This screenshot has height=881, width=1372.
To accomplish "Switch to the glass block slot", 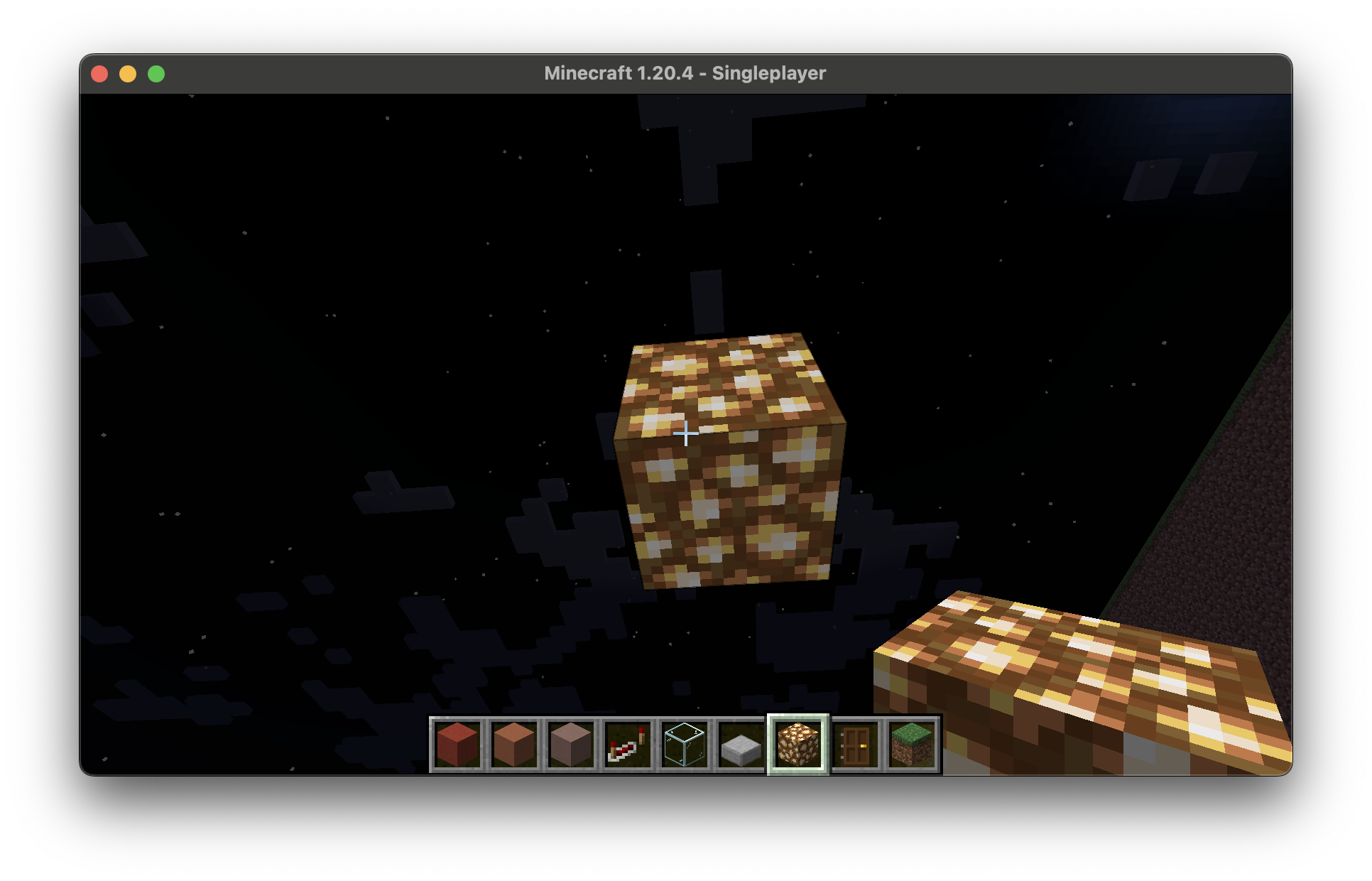I will [x=685, y=745].
